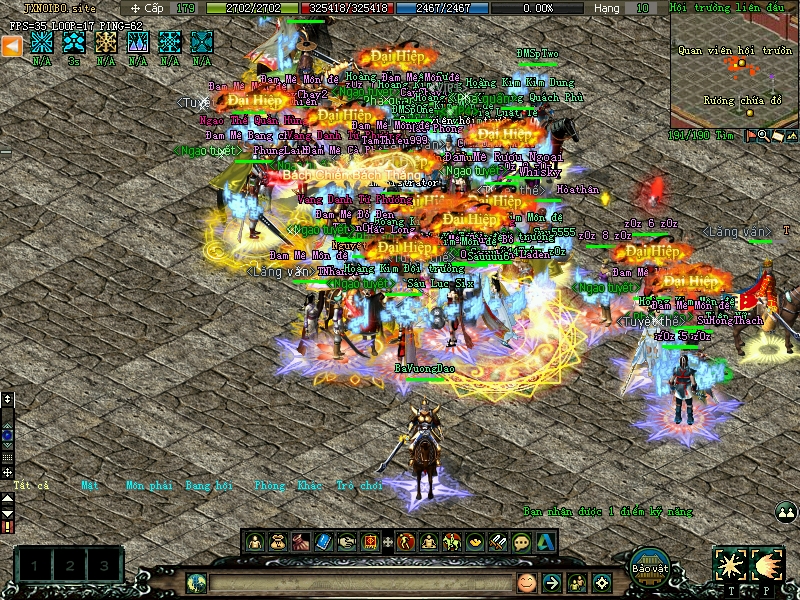
Task: Choose the Trò chơi chat tab
Action: pyautogui.click(x=359, y=486)
